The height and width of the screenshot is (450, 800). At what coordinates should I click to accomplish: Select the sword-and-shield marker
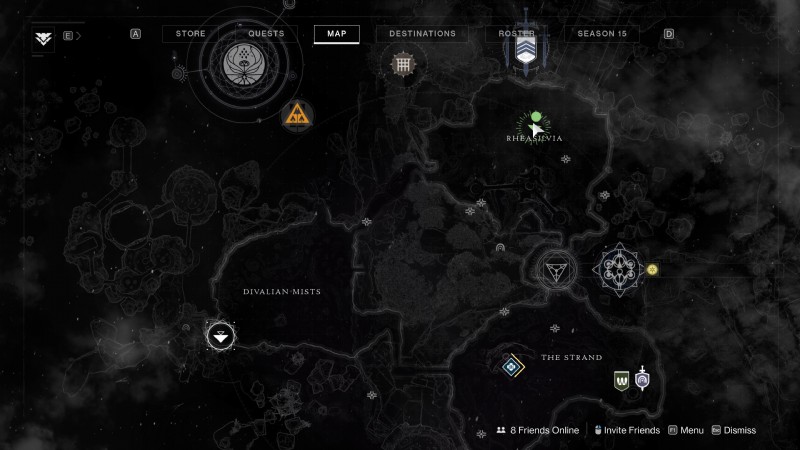point(642,379)
